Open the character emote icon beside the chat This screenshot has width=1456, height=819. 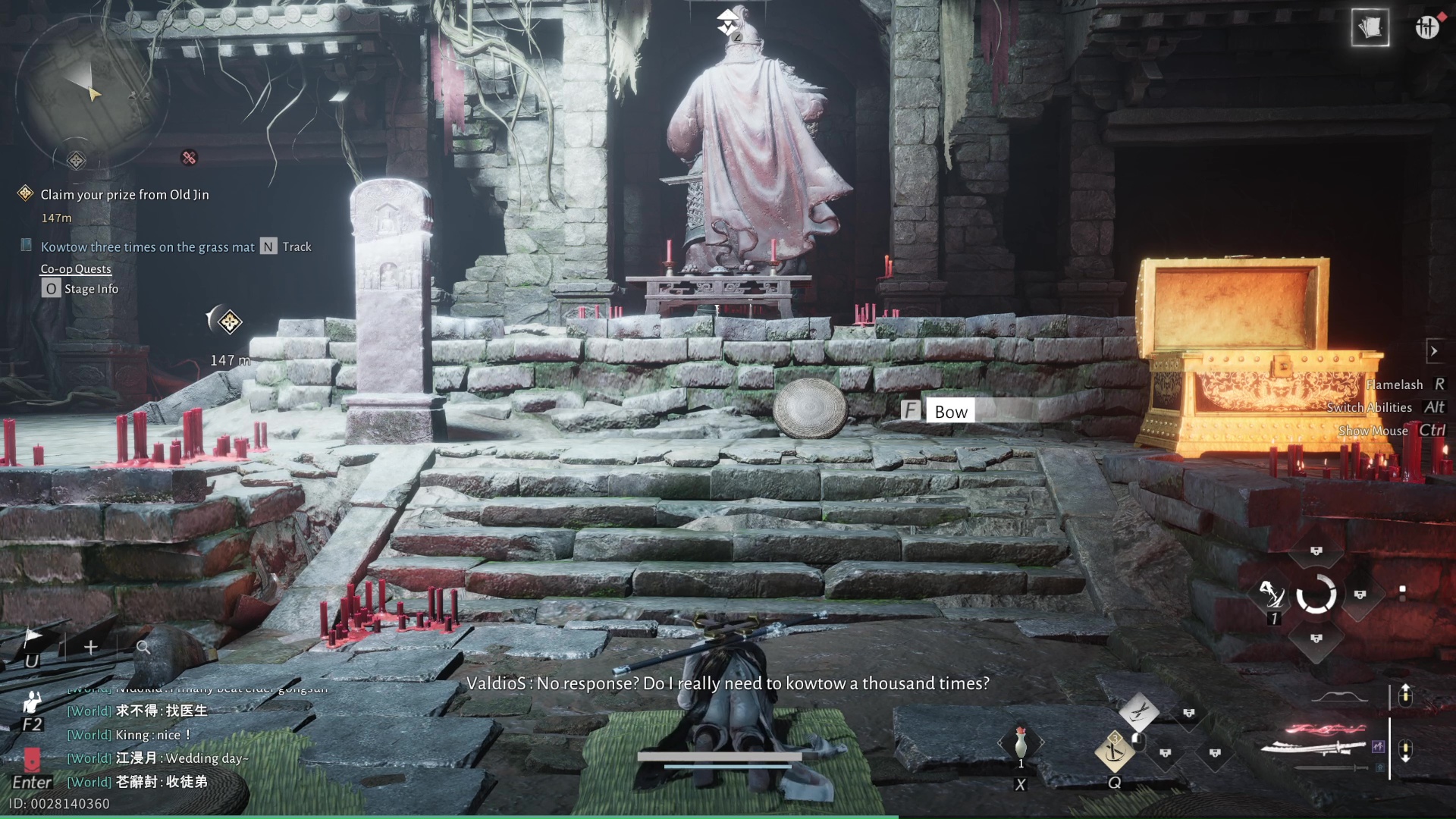point(32,701)
